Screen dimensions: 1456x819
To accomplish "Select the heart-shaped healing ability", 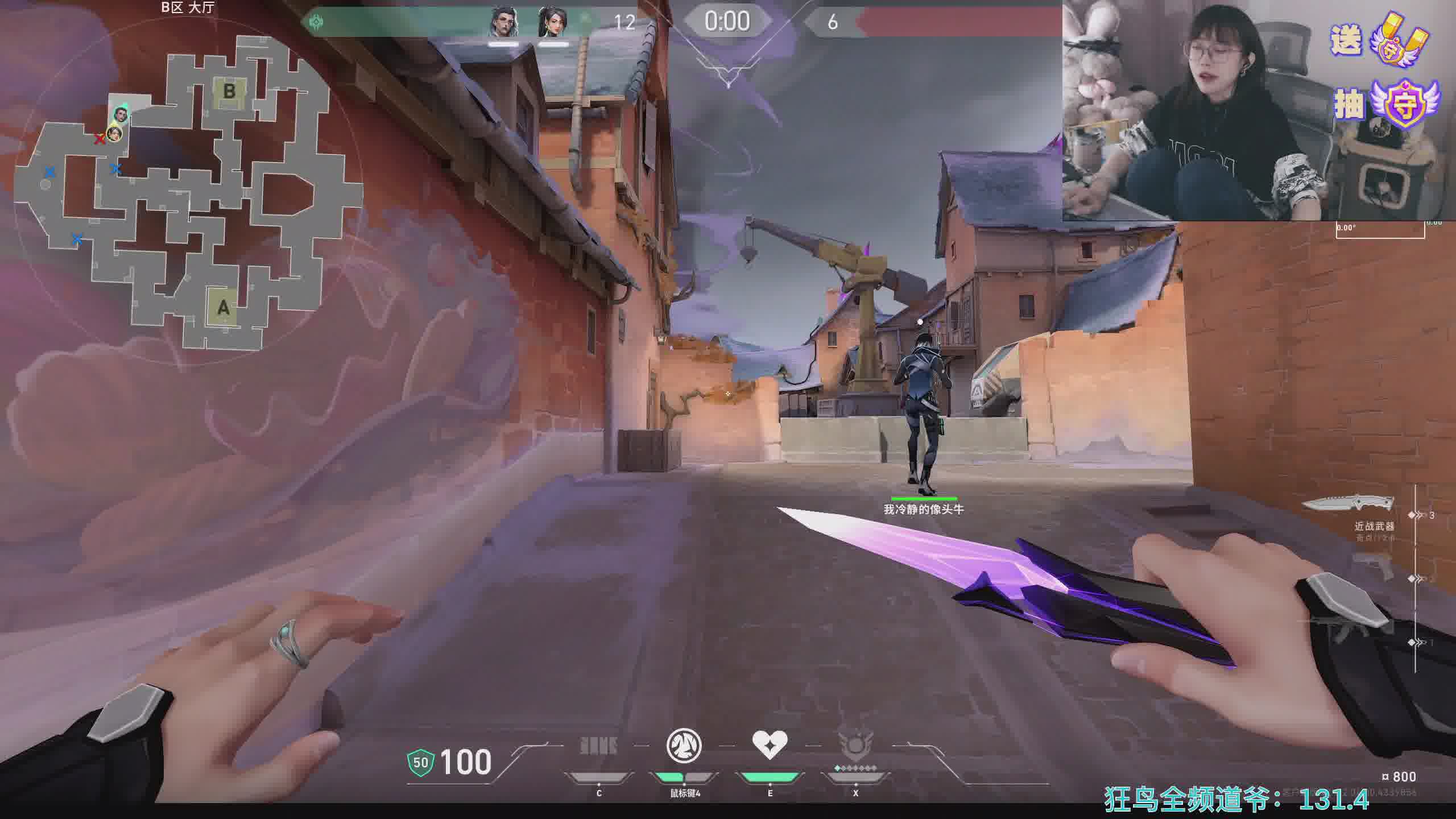I will click(770, 744).
